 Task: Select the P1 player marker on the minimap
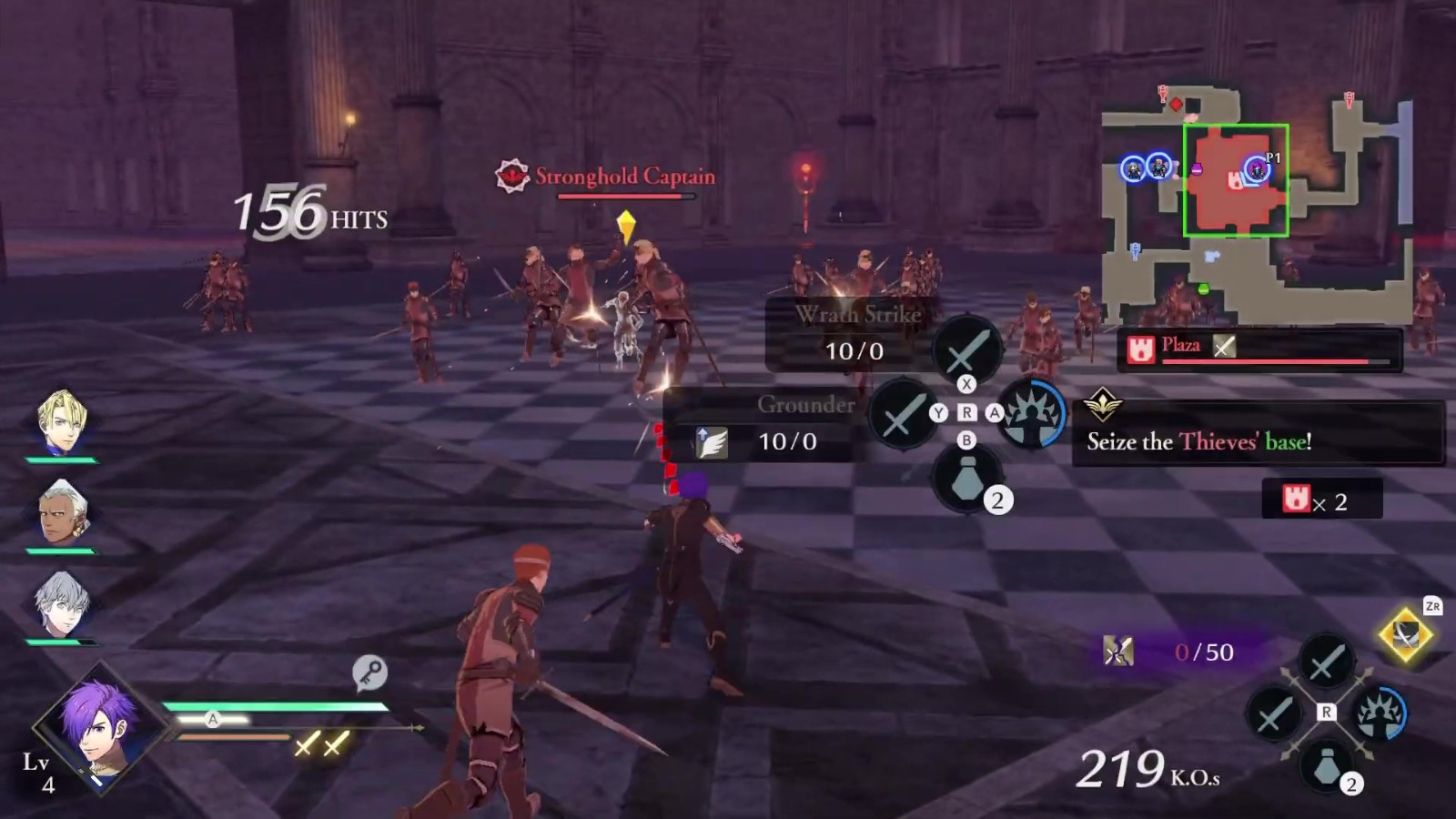point(1258,168)
